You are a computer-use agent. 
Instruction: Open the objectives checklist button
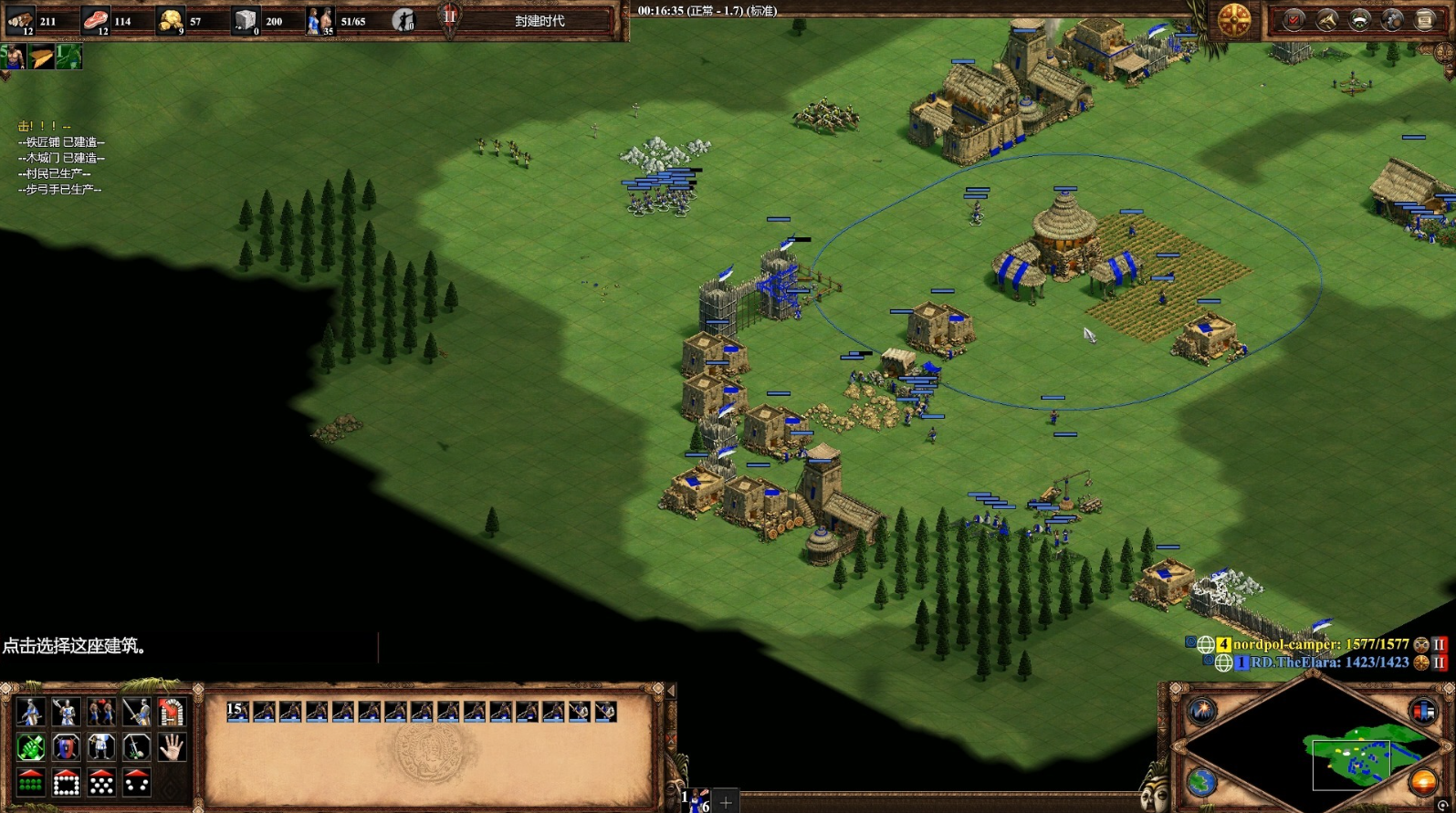[1294, 20]
